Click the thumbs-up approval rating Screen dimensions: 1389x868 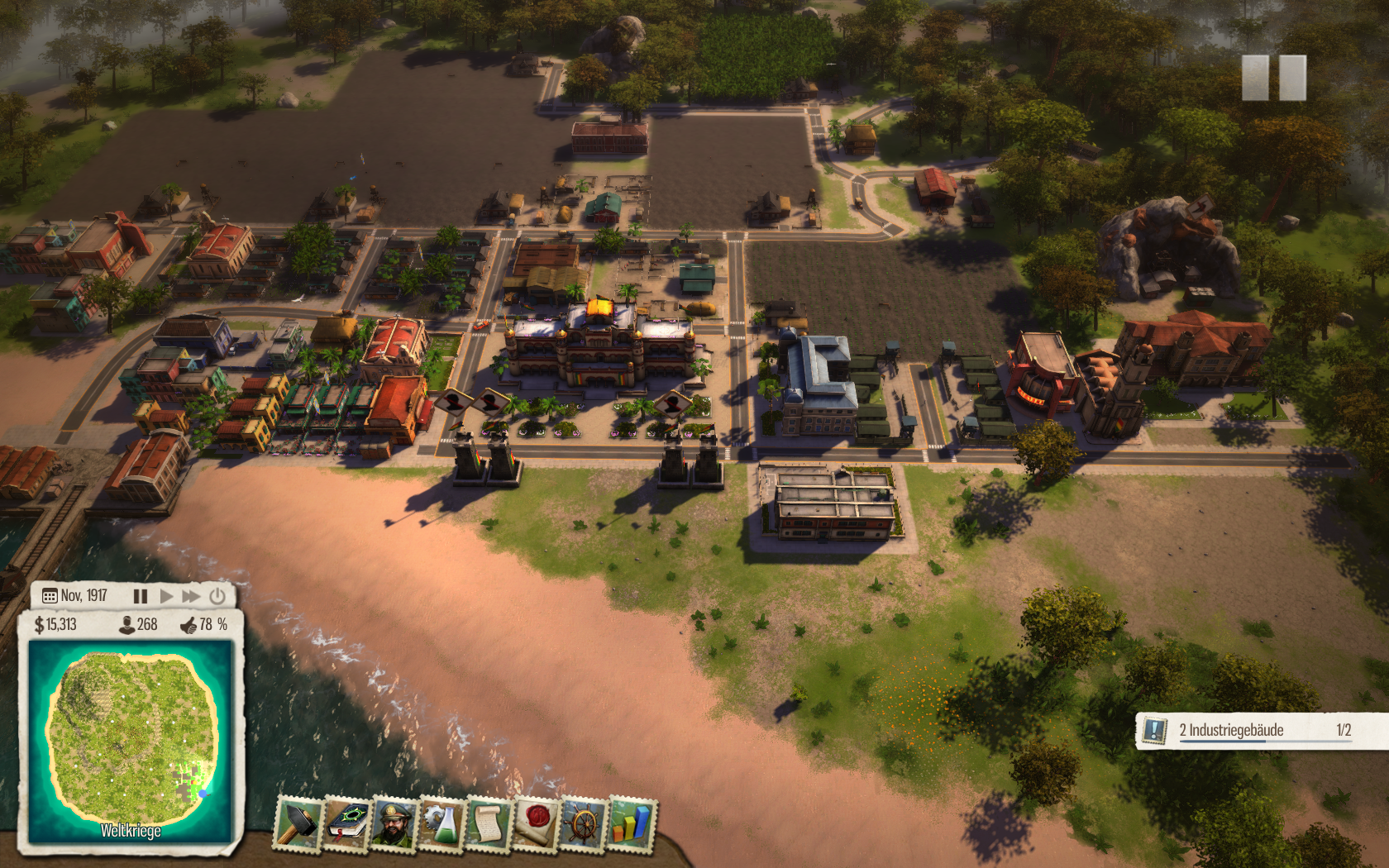189,625
